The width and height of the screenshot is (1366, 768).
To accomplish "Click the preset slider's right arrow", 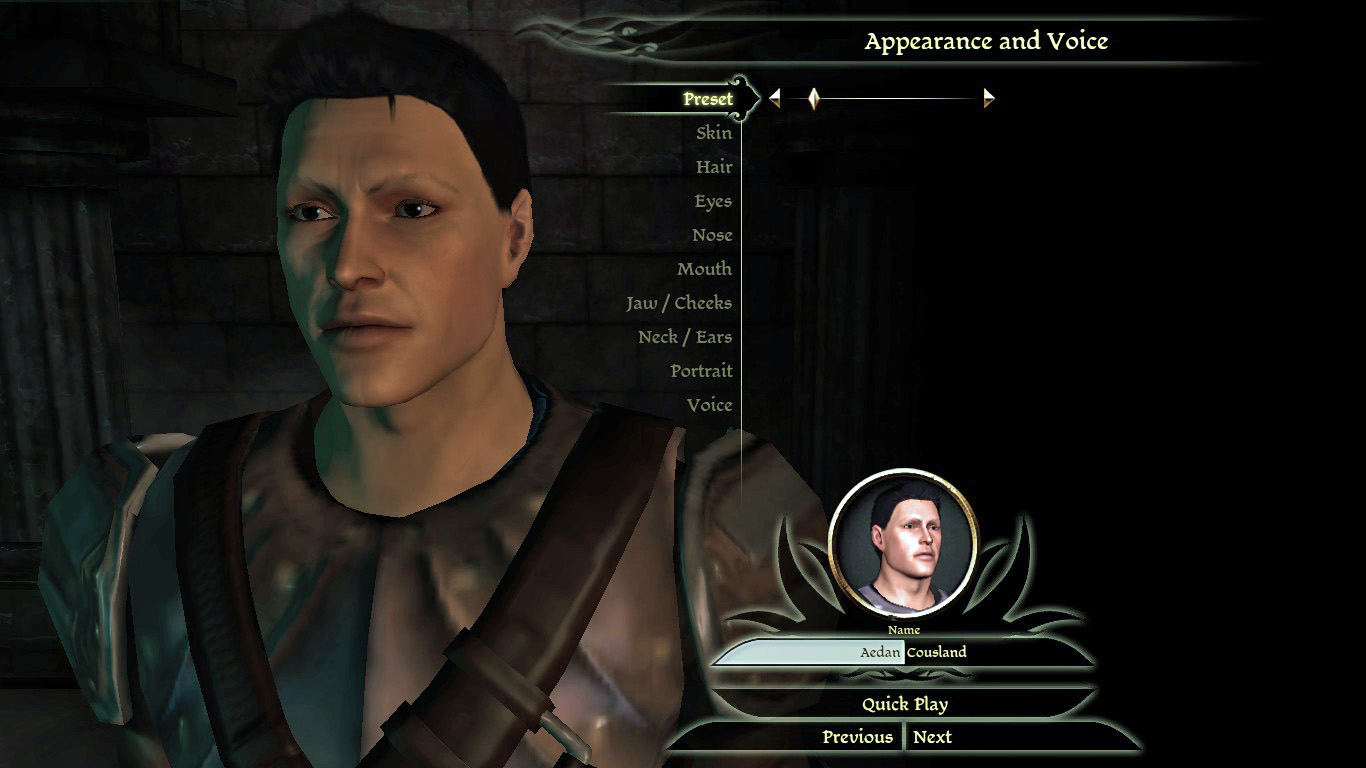I will [x=989, y=98].
